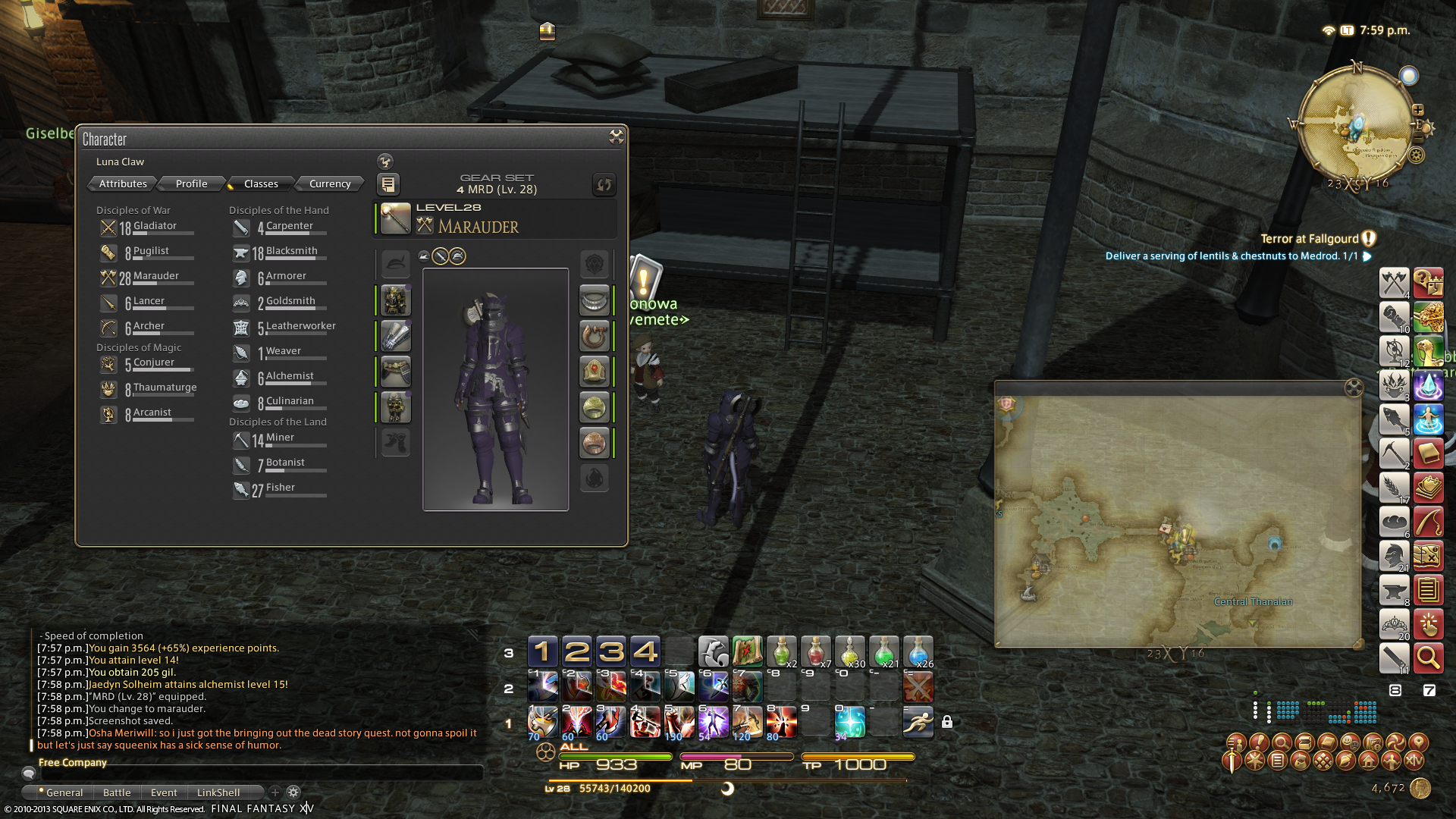Open the gear set list button
The image size is (1456, 819).
click(388, 184)
